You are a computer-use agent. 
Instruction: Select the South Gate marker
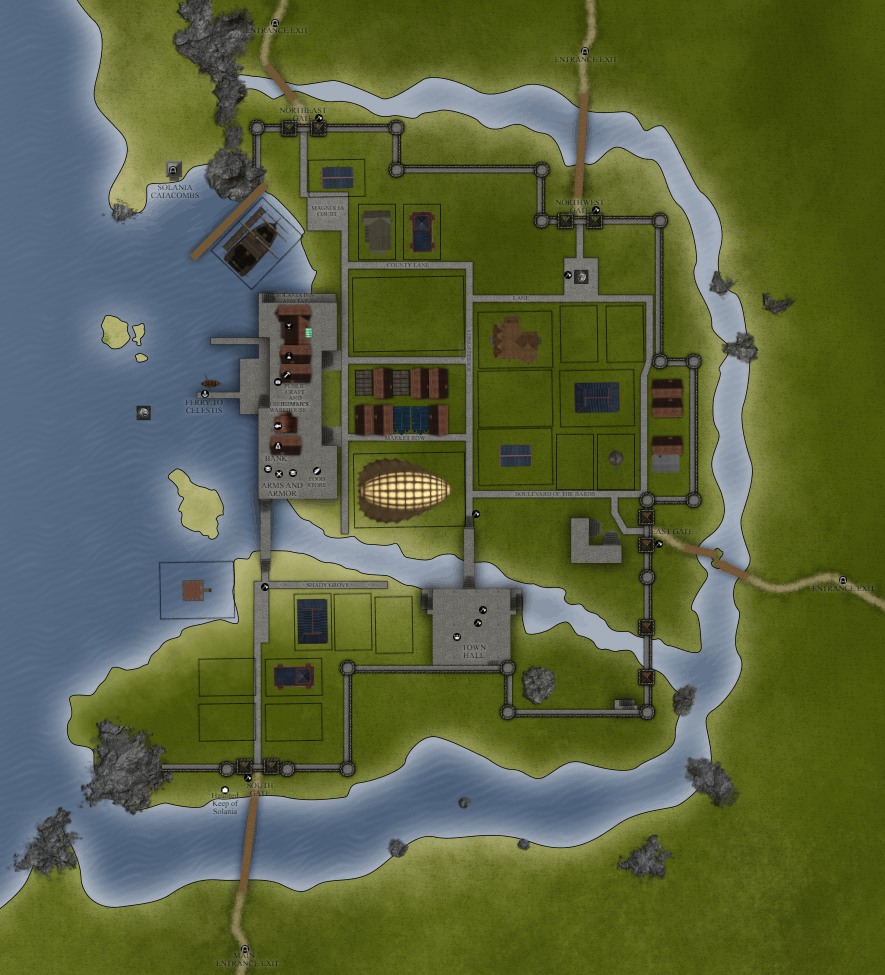[x=248, y=778]
